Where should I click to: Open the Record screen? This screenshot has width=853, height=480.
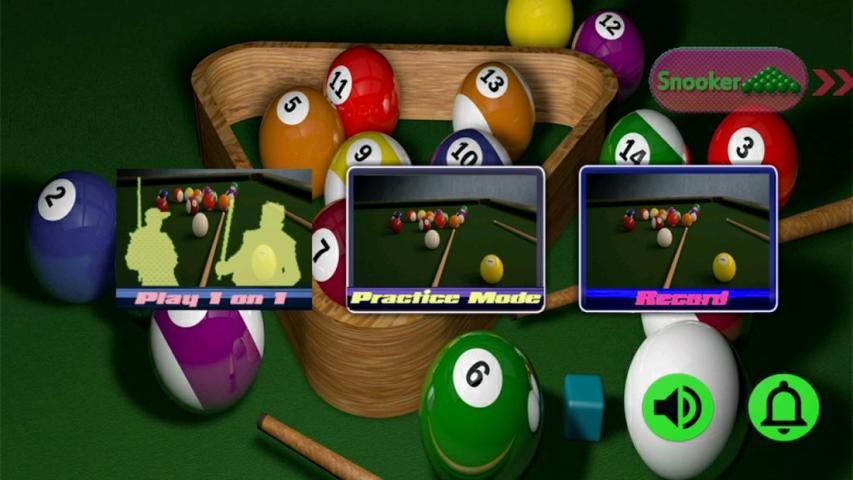pyautogui.click(x=677, y=239)
